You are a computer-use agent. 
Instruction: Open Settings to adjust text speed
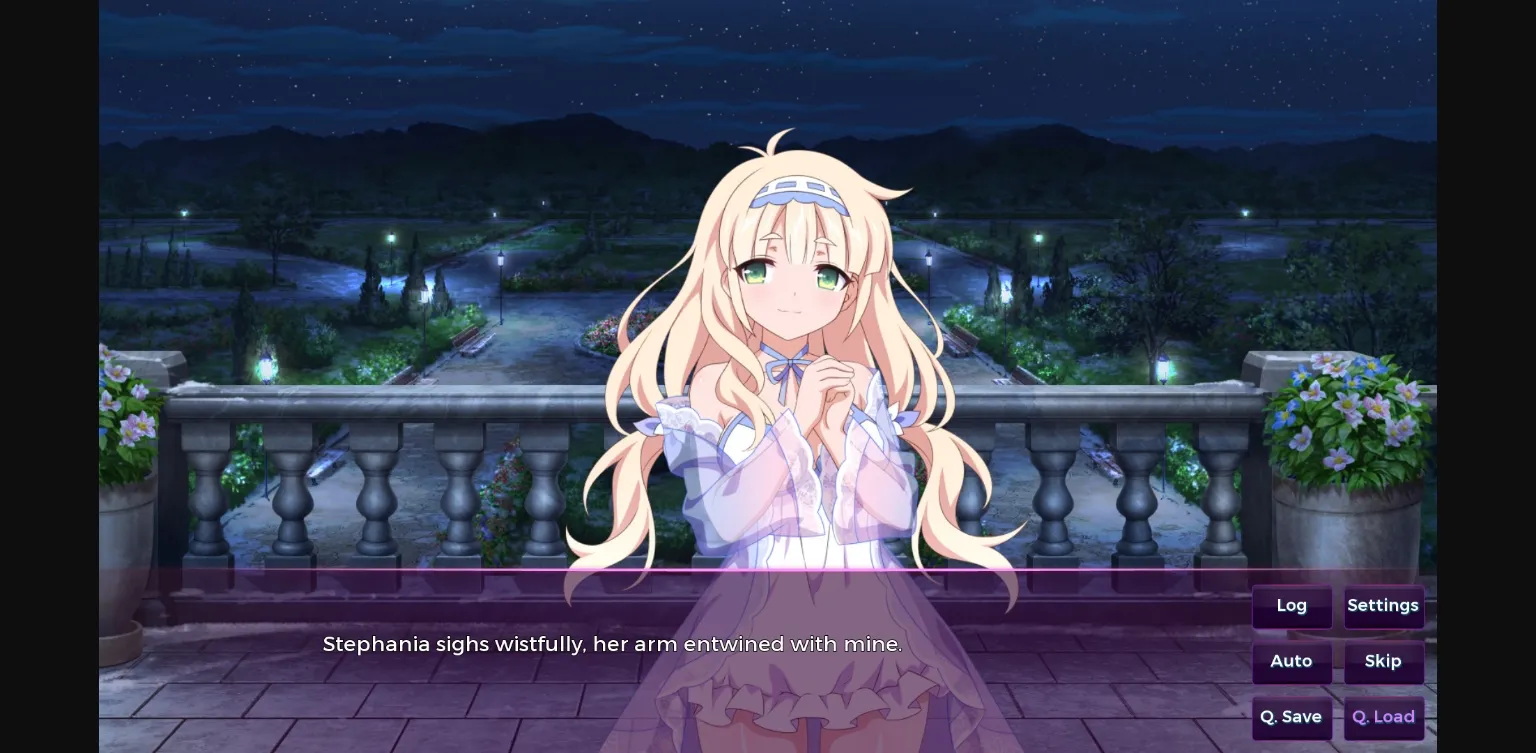pyautogui.click(x=1383, y=606)
